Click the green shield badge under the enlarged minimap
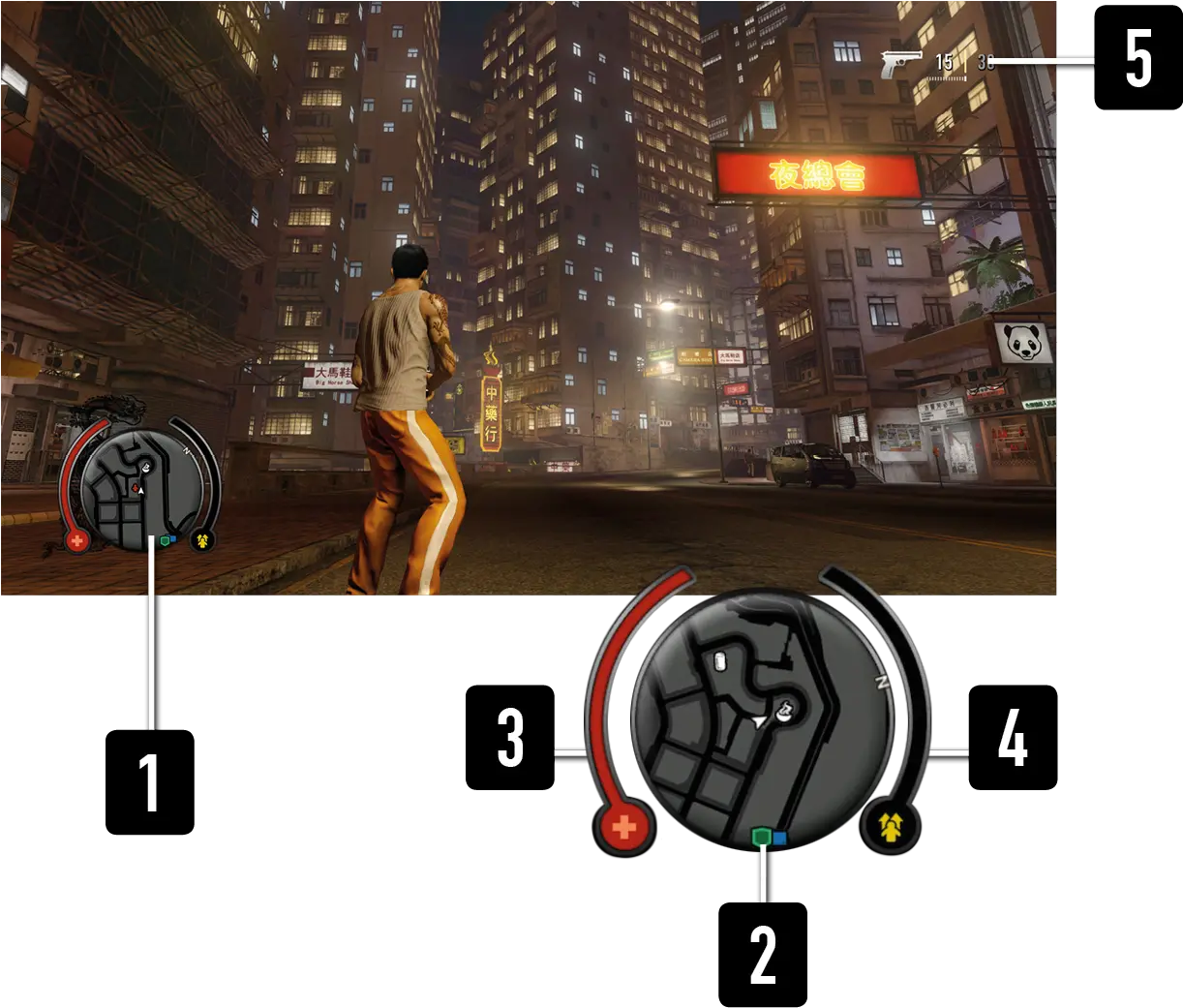Viewport: 1183px width, 1008px height. [x=762, y=836]
